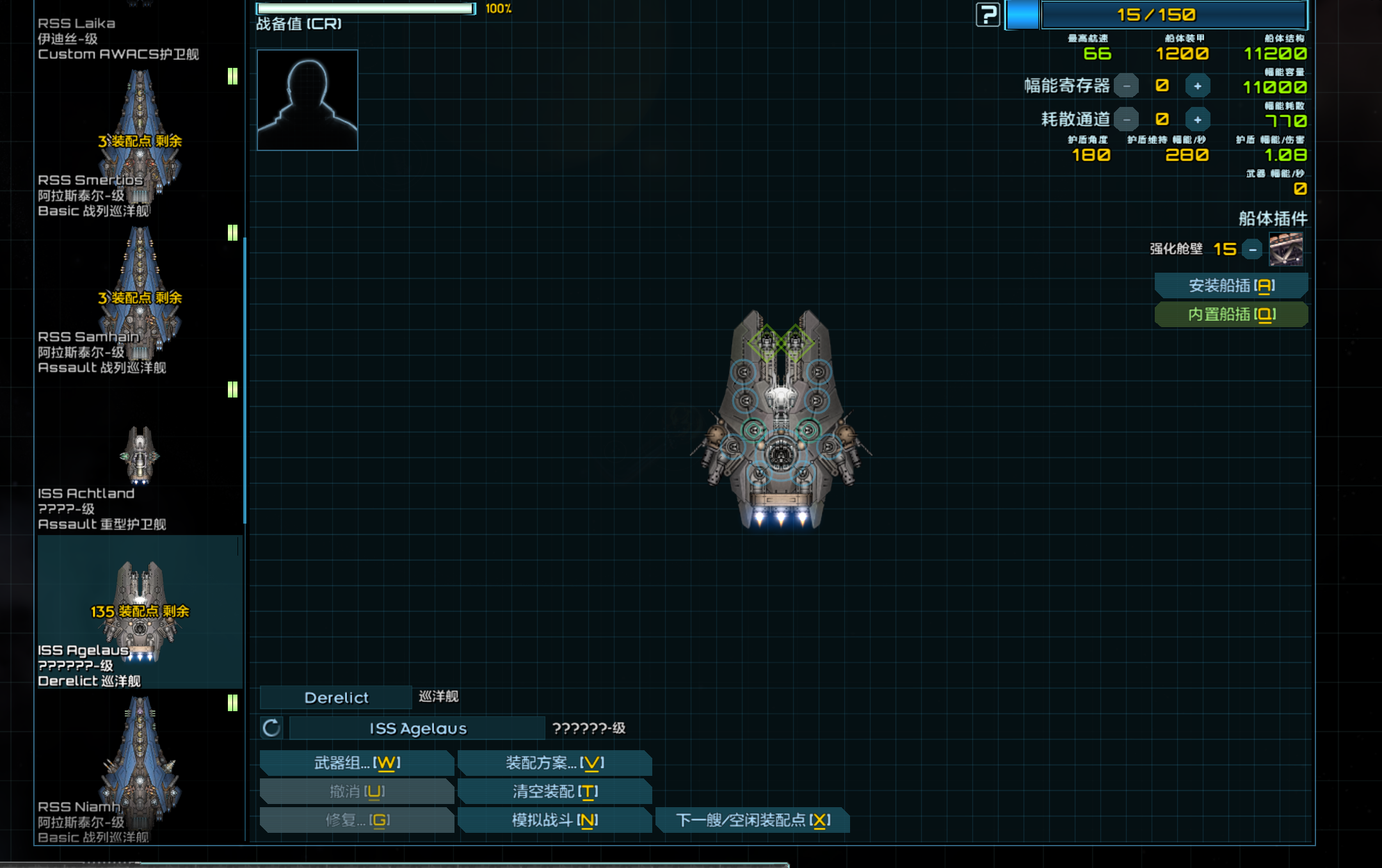This screenshot has height=868, width=1382.
Task: Open the 装配方案 loadout variants
Action: coord(554,762)
